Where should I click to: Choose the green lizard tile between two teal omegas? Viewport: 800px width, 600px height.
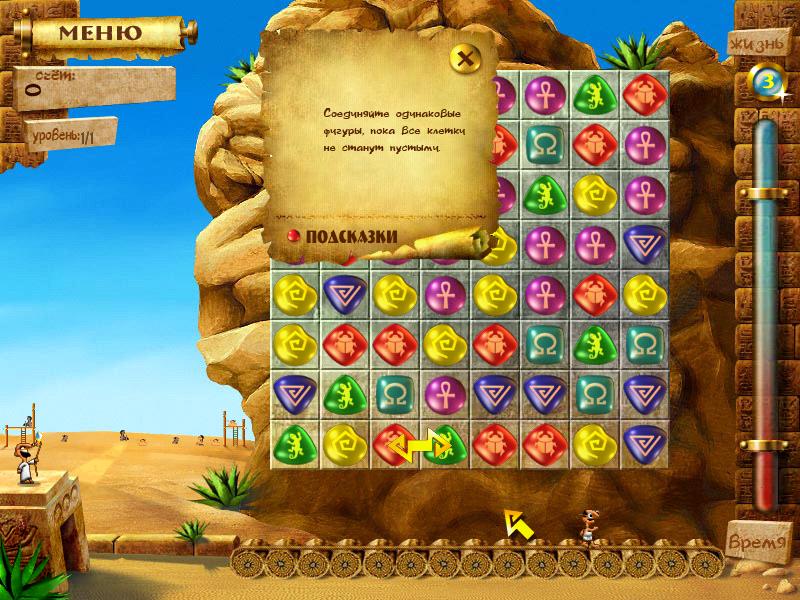[x=594, y=343]
